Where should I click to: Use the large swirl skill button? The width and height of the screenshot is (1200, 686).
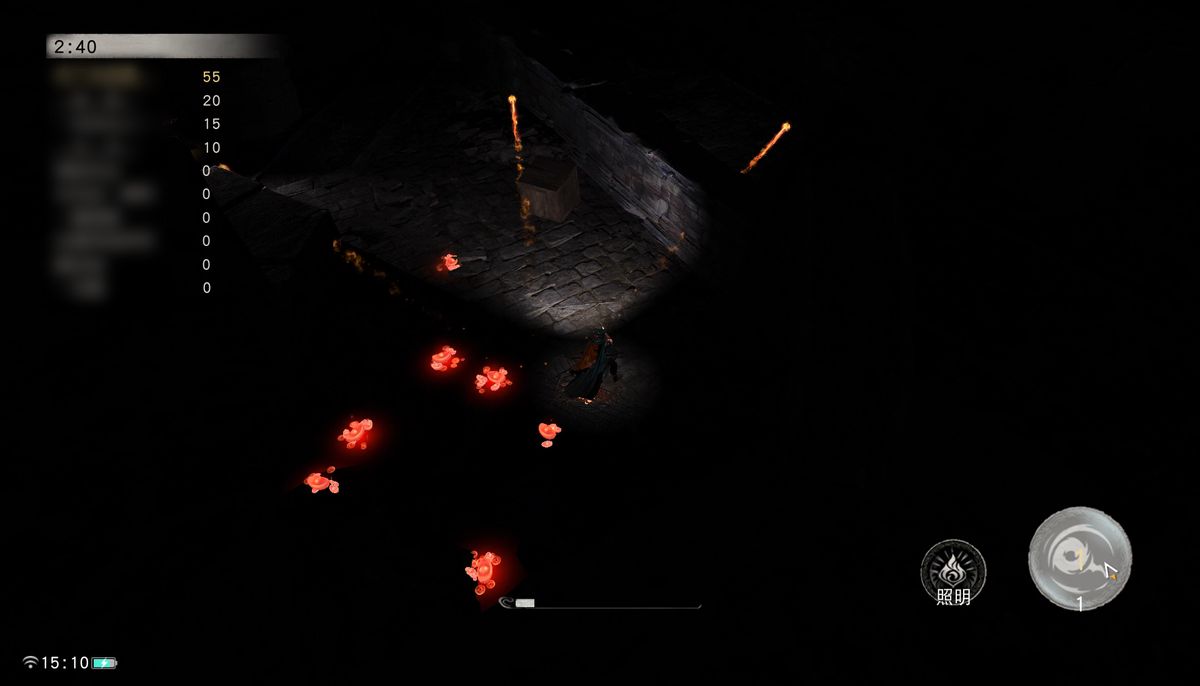[x=1079, y=557]
